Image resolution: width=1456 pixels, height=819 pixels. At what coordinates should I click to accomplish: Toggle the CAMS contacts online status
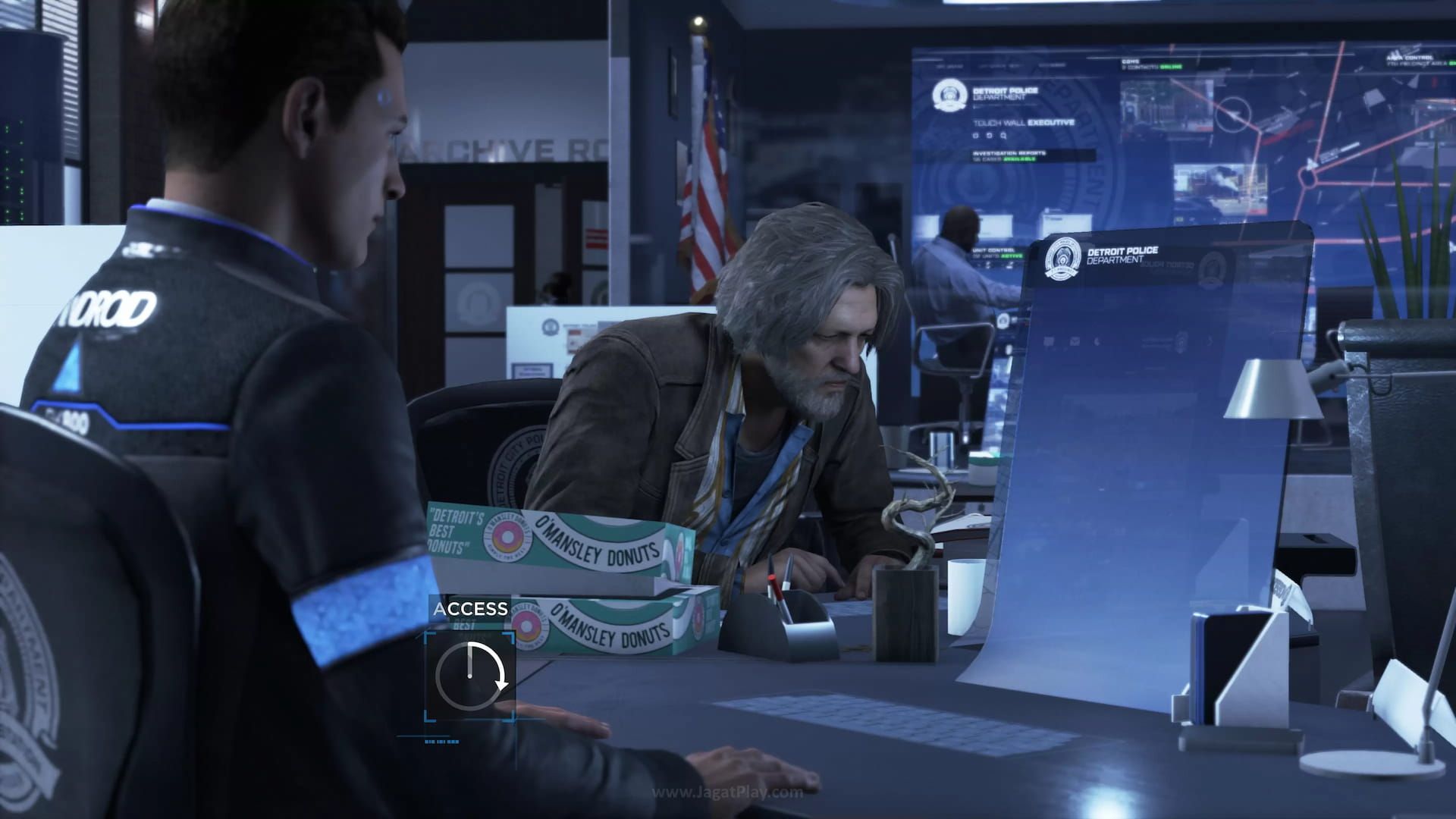[x=1170, y=67]
